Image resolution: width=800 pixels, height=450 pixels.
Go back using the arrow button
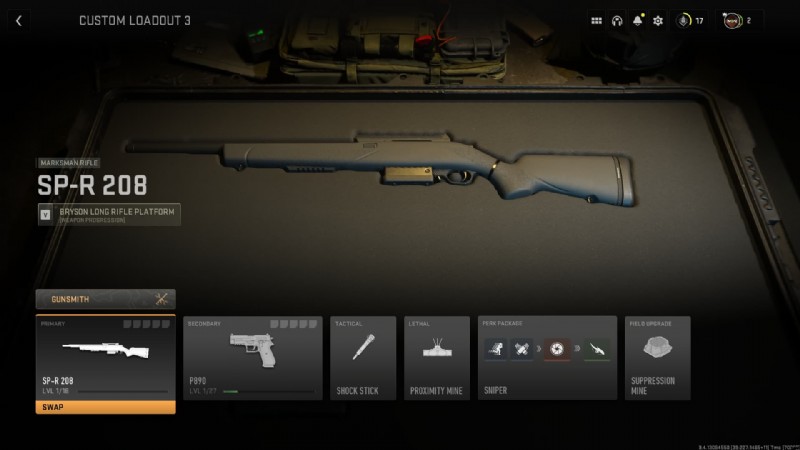(19, 20)
